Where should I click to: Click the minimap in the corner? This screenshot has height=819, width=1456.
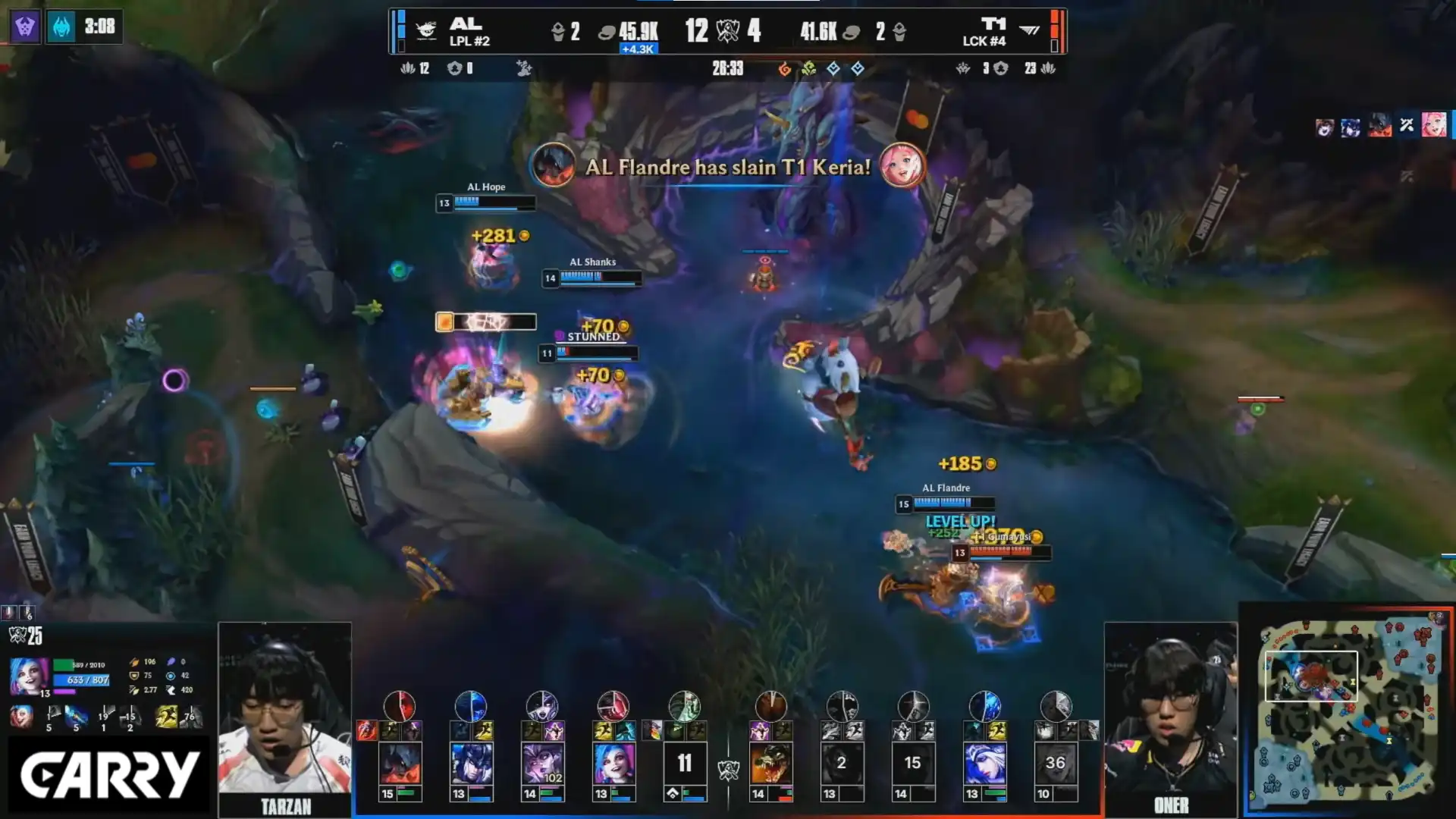coord(1348,710)
